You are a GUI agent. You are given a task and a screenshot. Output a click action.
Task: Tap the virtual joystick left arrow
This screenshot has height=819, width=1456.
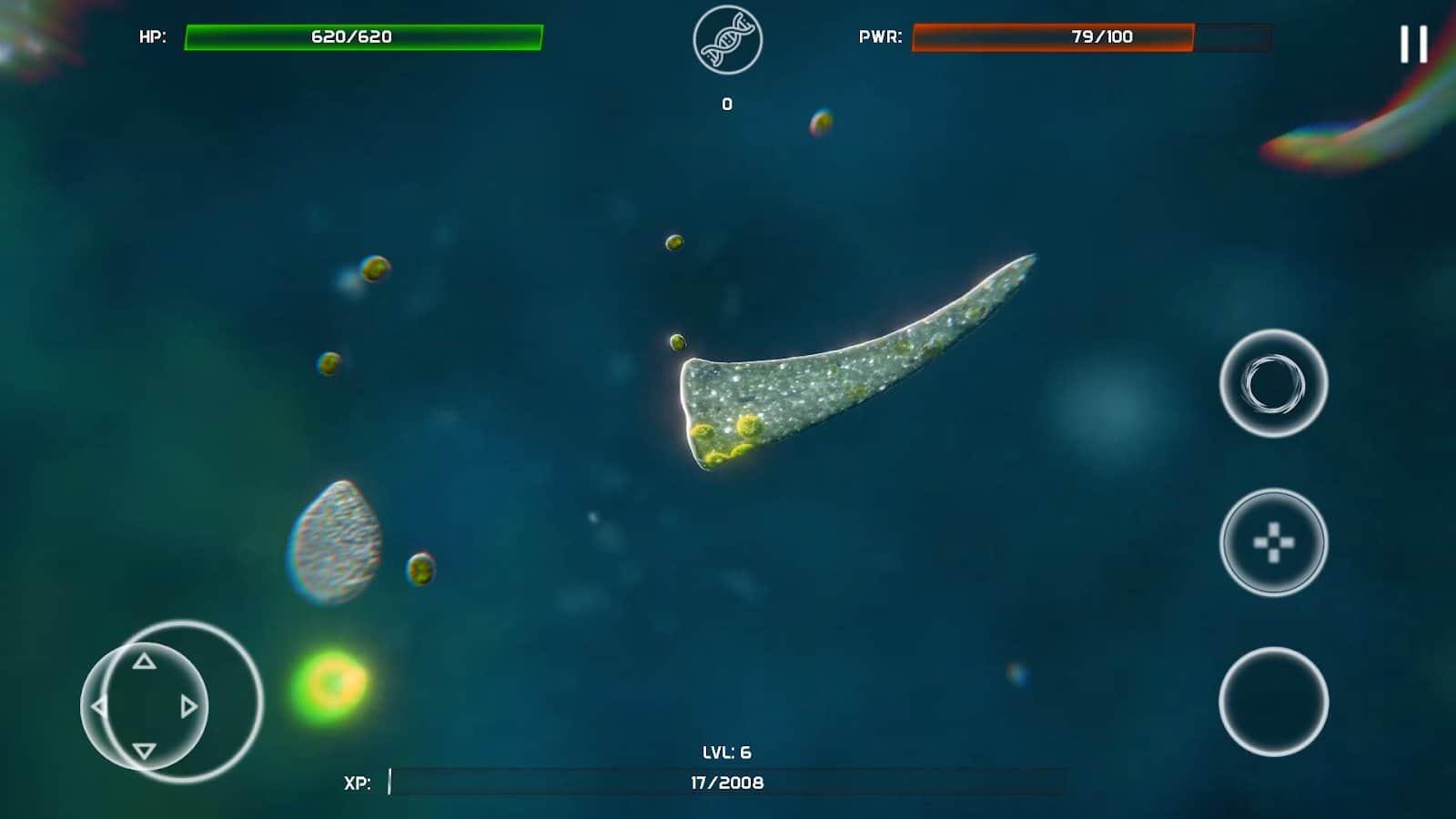click(99, 706)
